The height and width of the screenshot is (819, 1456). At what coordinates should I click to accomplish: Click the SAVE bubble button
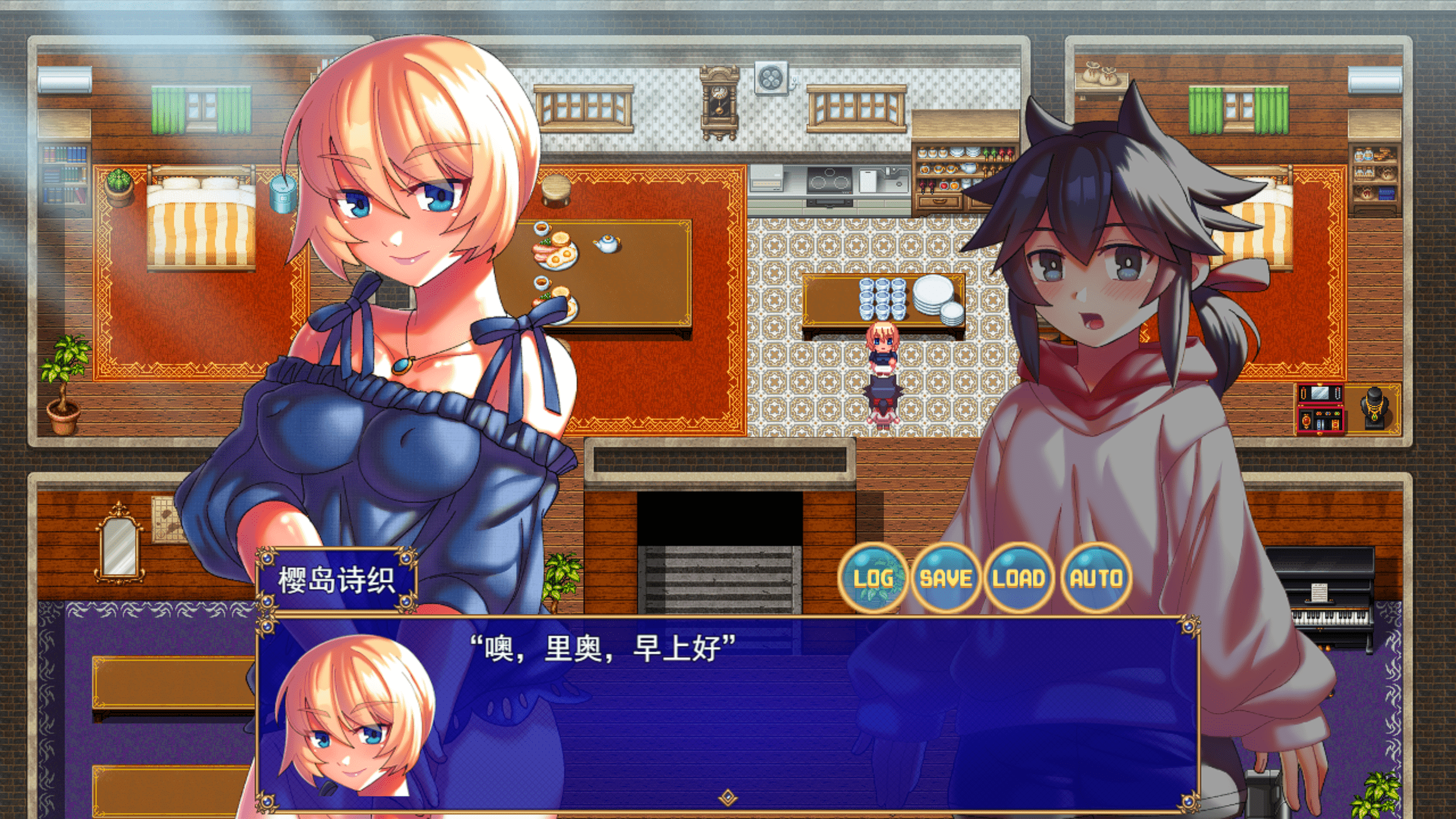(946, 578)
